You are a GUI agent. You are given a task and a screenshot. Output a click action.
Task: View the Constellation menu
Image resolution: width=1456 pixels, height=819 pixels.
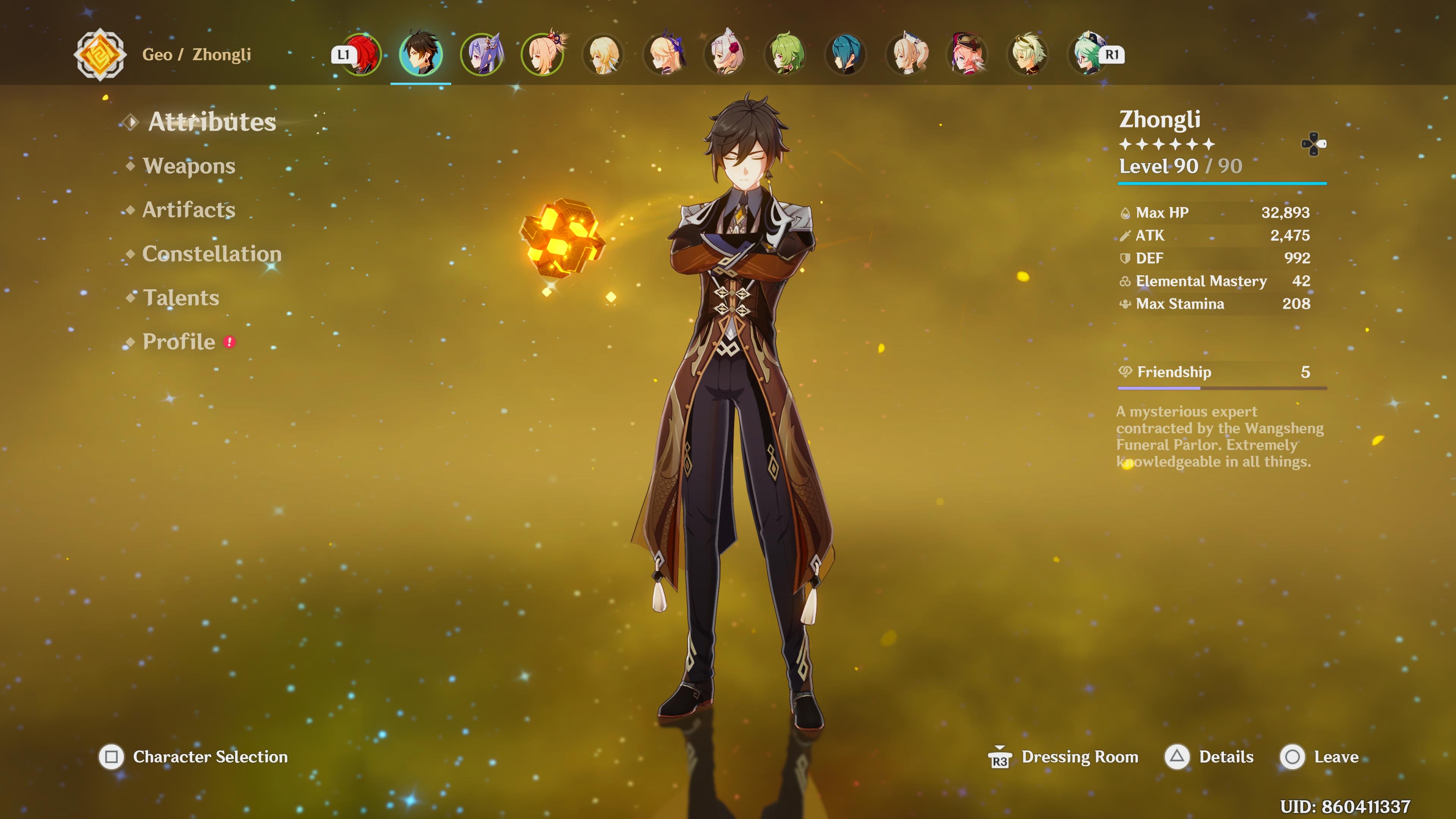point(212,254)
